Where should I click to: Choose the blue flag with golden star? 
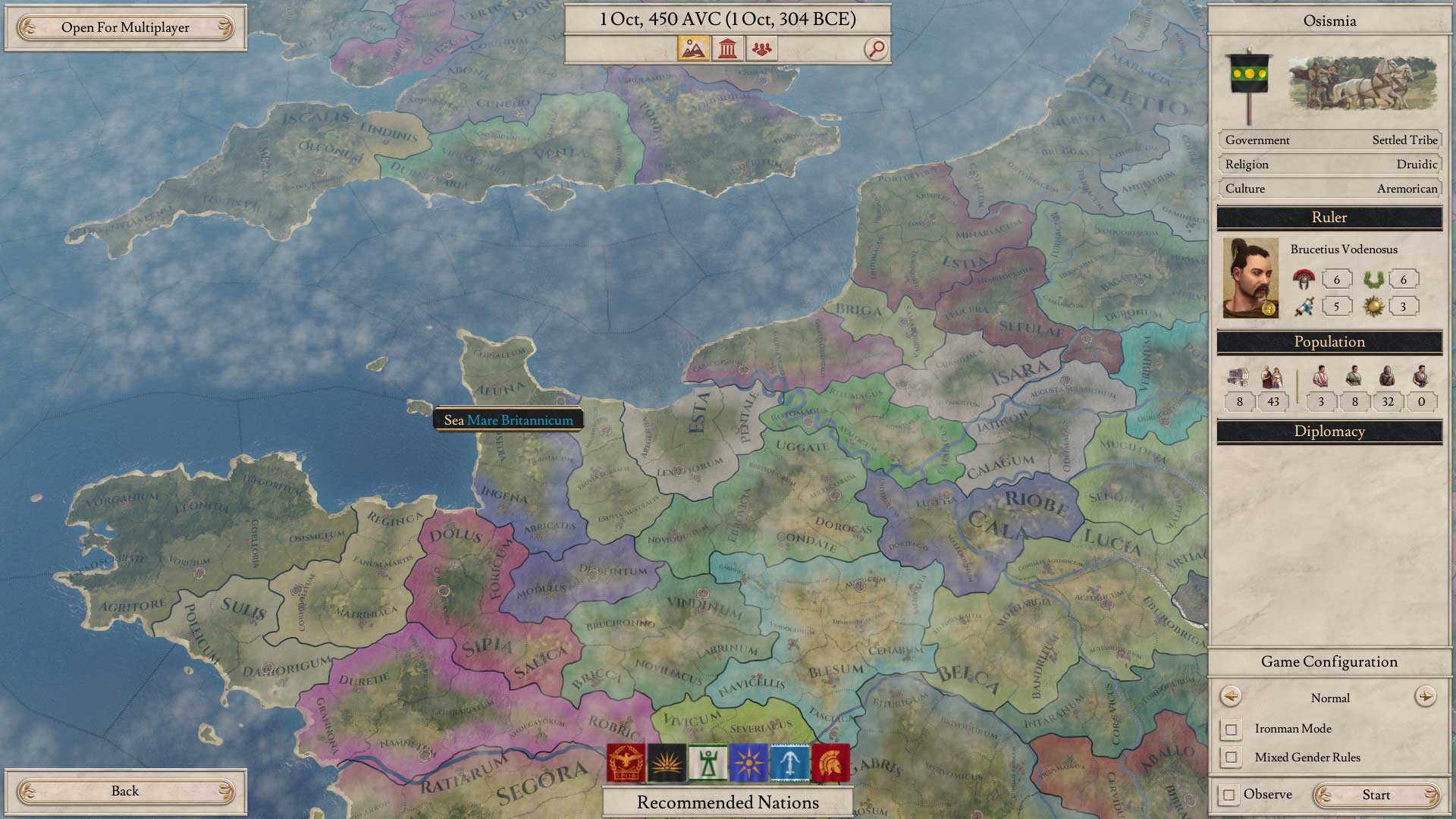point(748,762)
